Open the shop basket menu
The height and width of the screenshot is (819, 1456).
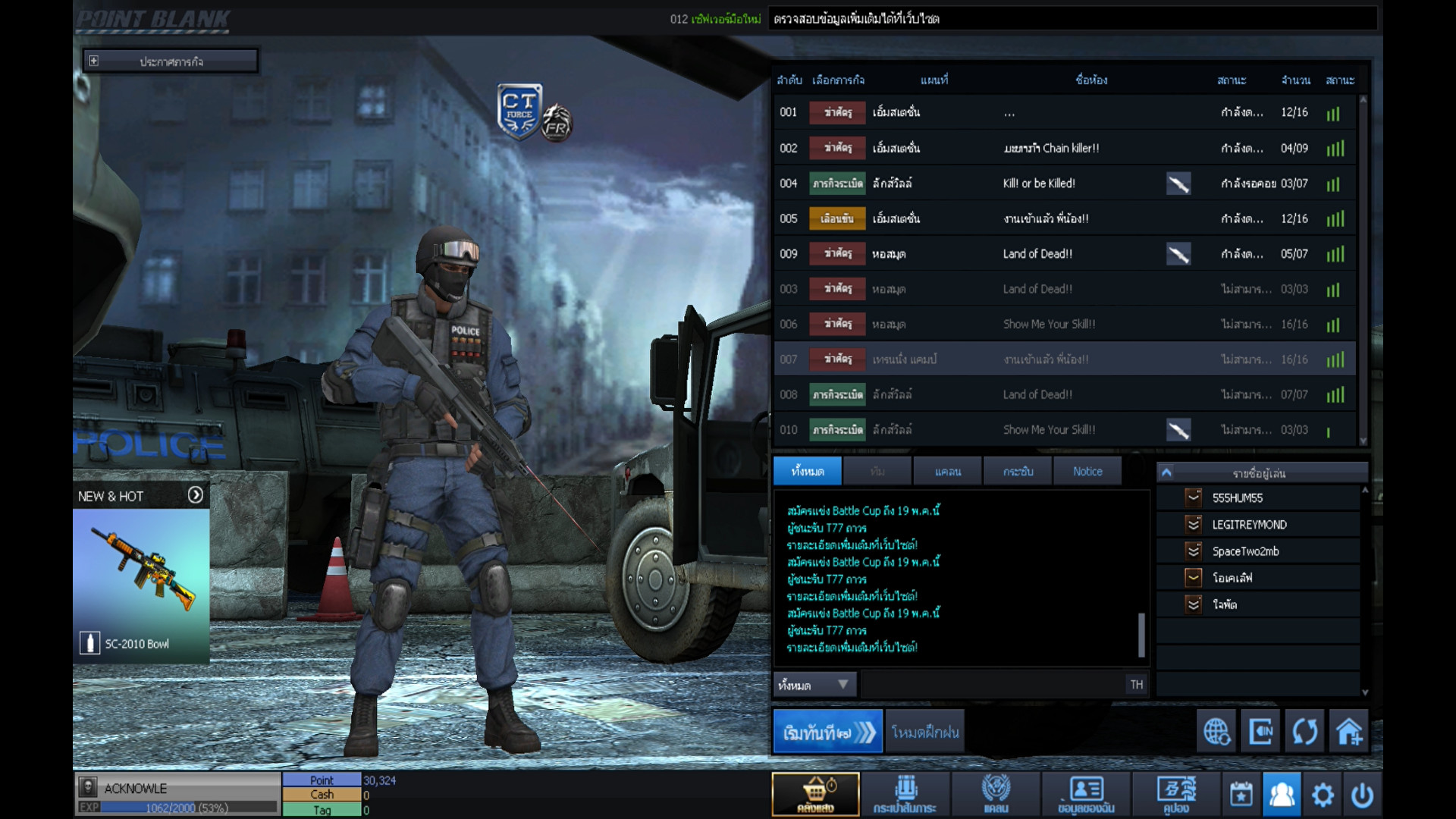point(815,794)
